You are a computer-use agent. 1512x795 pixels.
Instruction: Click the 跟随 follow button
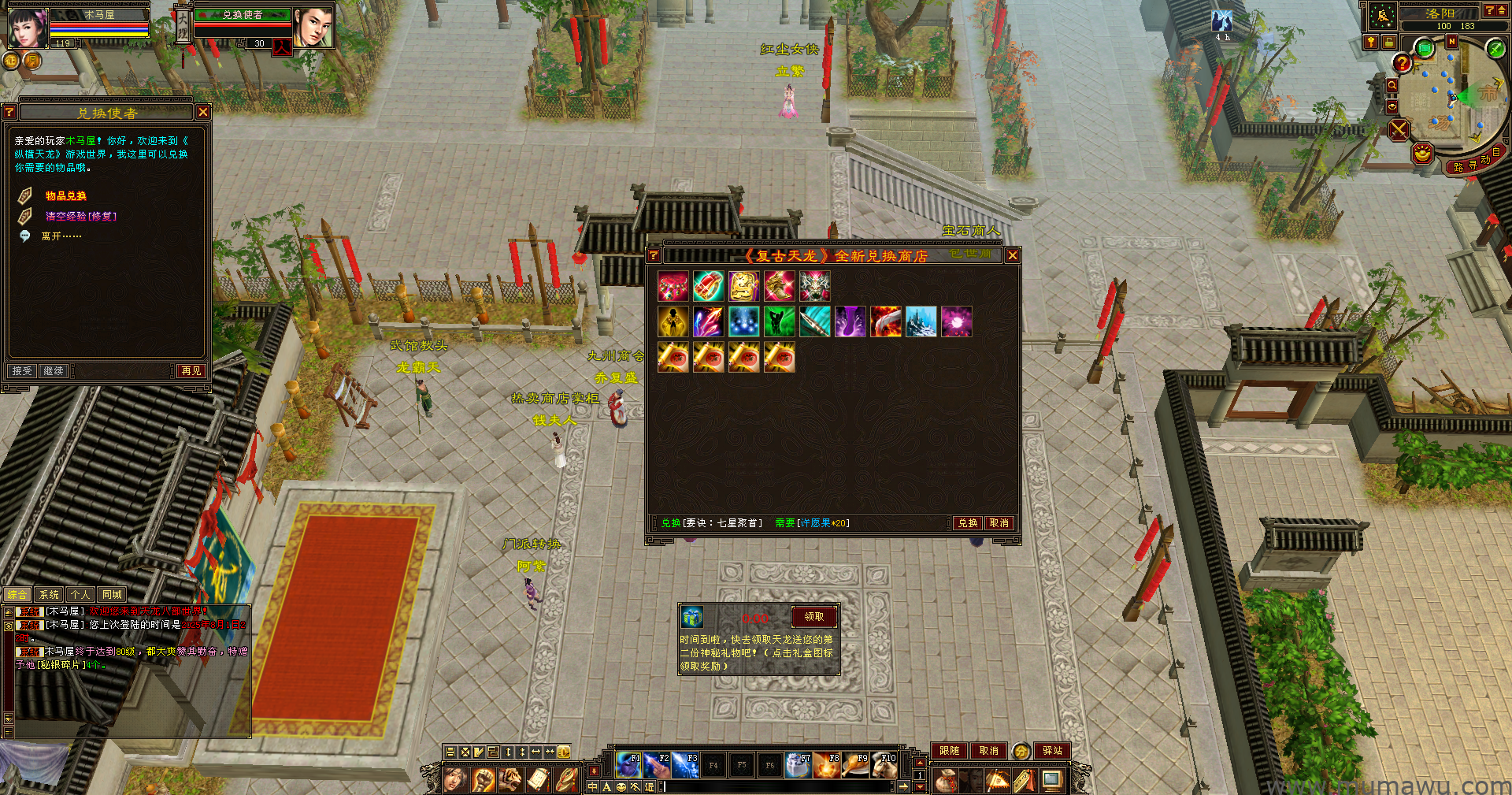click(949, 751)
